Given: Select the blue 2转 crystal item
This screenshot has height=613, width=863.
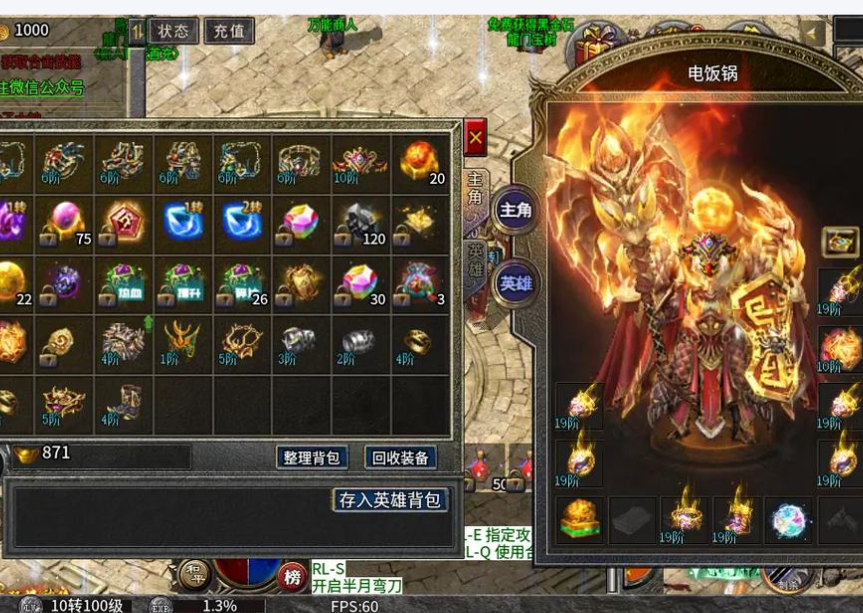Looking at the screenshot, I should pyautogui.click(x=243, y=222).
